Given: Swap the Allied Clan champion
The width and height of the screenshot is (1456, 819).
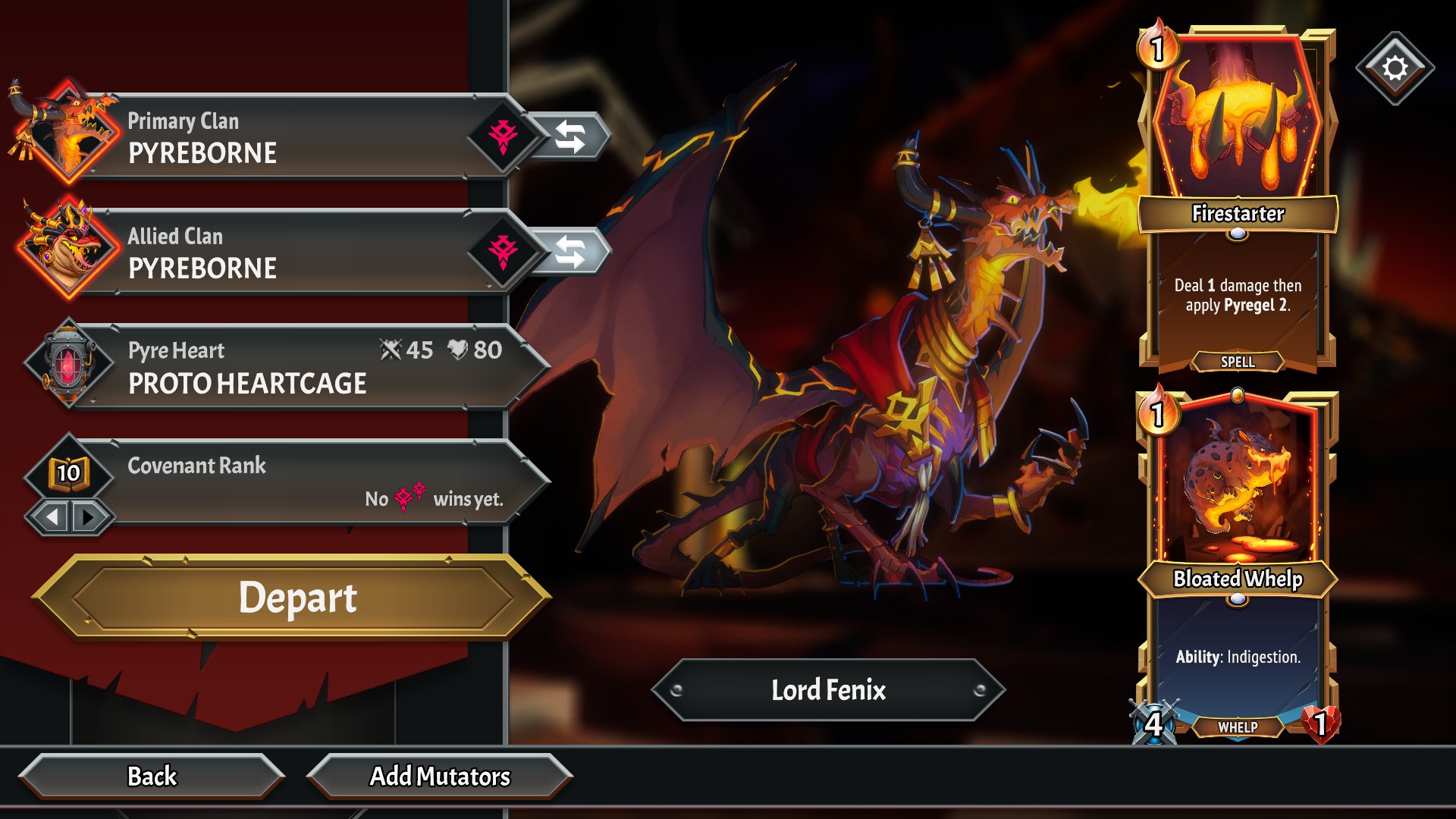Looking at the screenshot, I should (570, 253).
